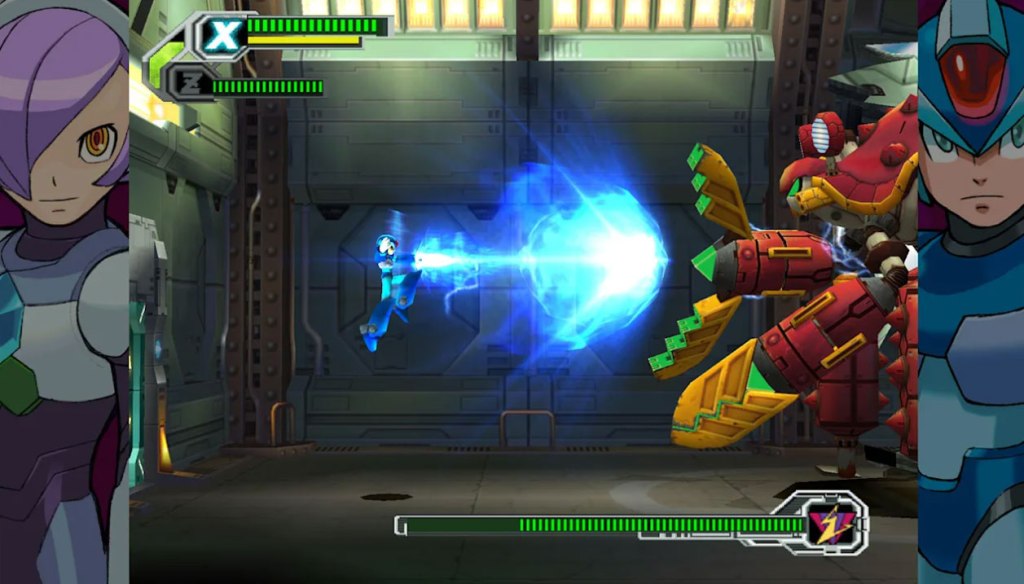Image resolution: width=1024 pixels, height=584 pixels.
Task: Click the boss emblem beside the boss gauge
Action: [827, 522]
